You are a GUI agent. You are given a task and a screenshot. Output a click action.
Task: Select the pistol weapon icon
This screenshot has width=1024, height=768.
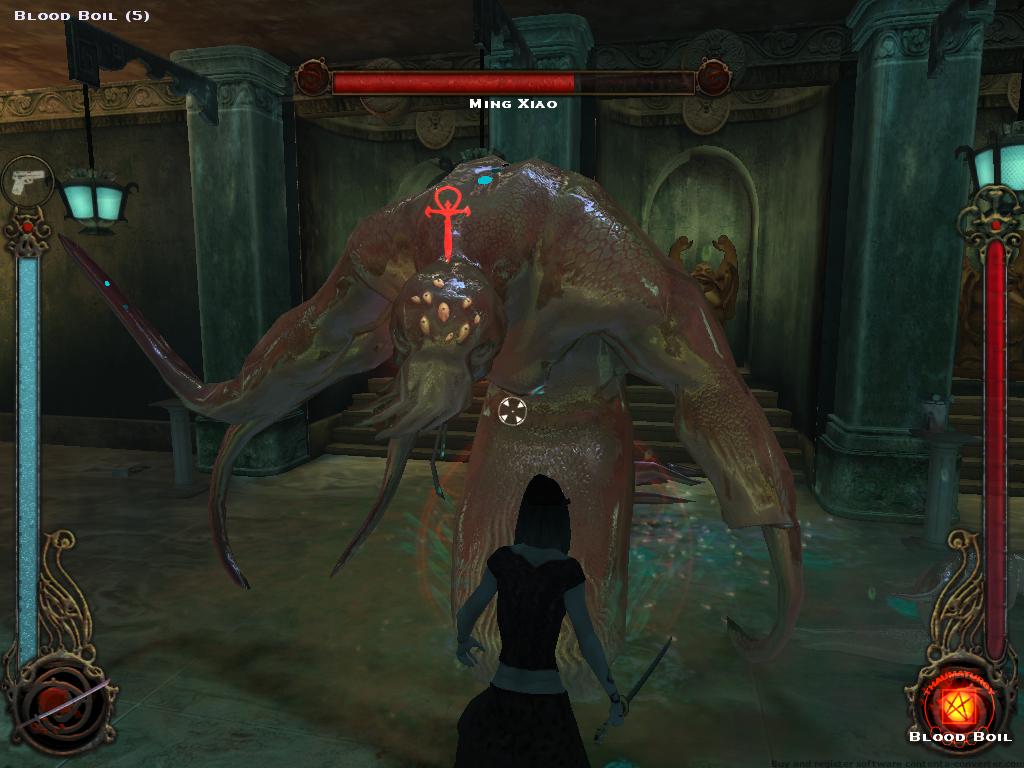pyautogui.click(x=27, y=182)
